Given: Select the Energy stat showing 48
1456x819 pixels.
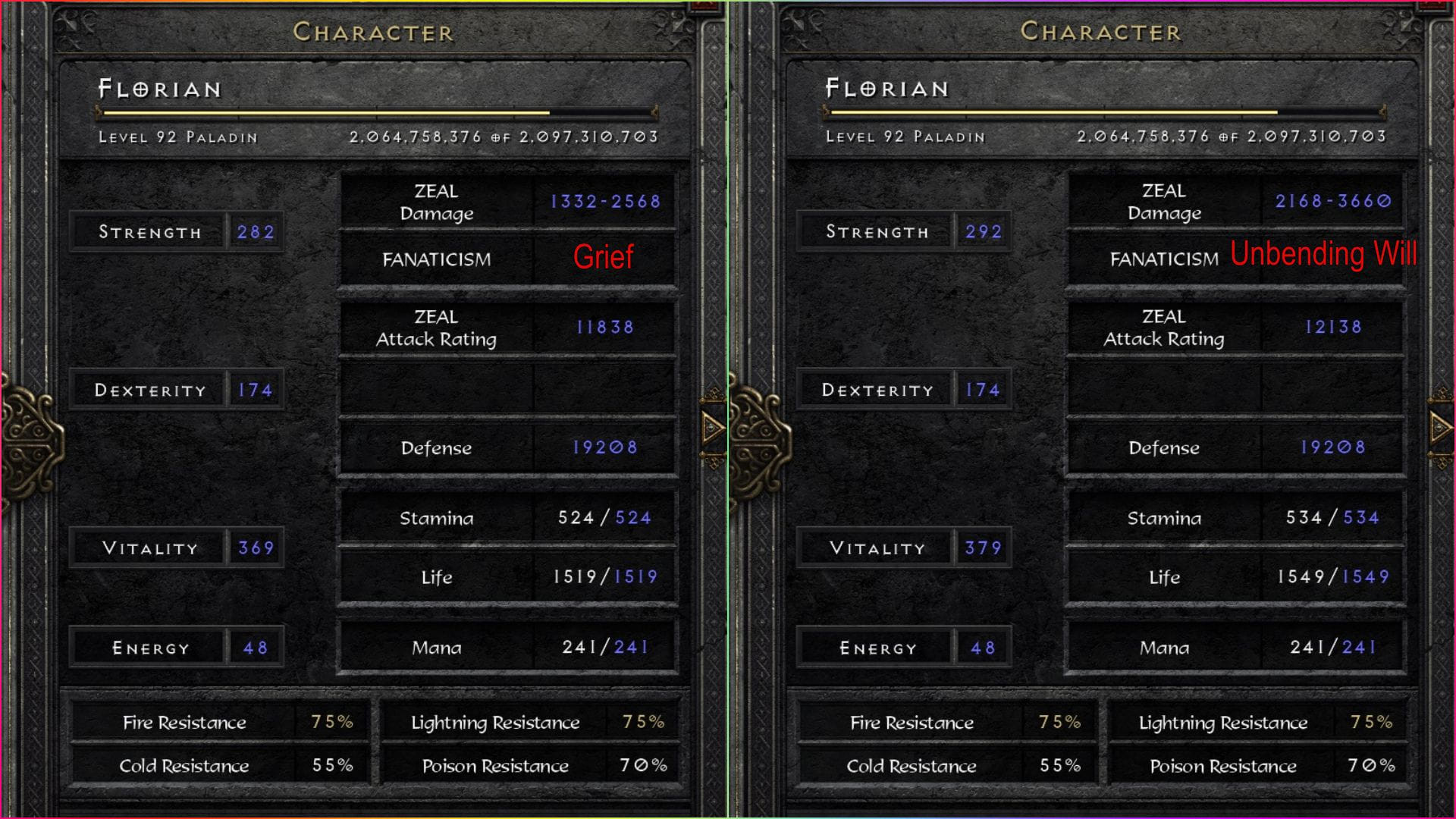Looking at the screenshot, I should [256, 646].
